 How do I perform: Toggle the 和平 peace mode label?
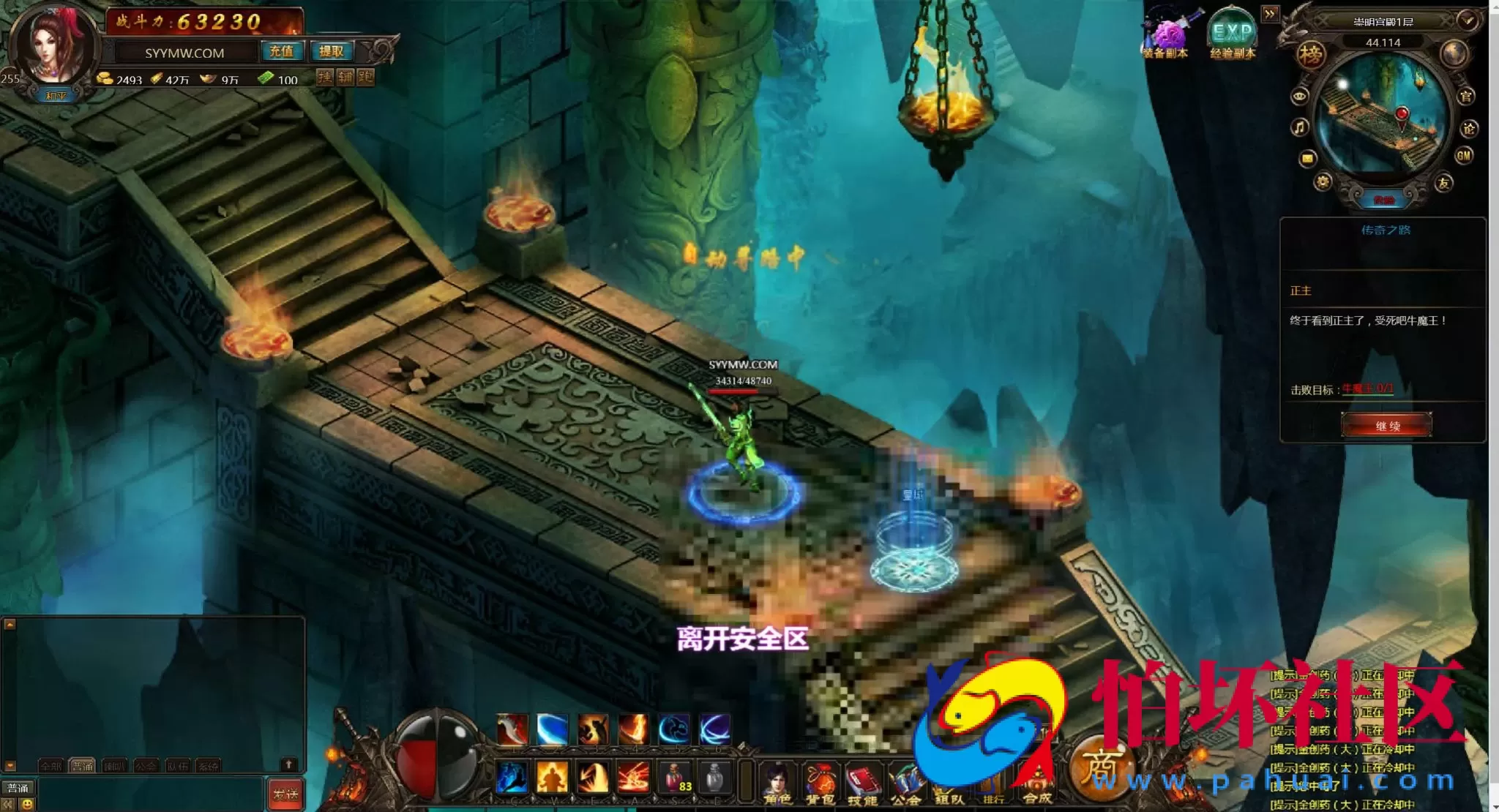(56, 96)
